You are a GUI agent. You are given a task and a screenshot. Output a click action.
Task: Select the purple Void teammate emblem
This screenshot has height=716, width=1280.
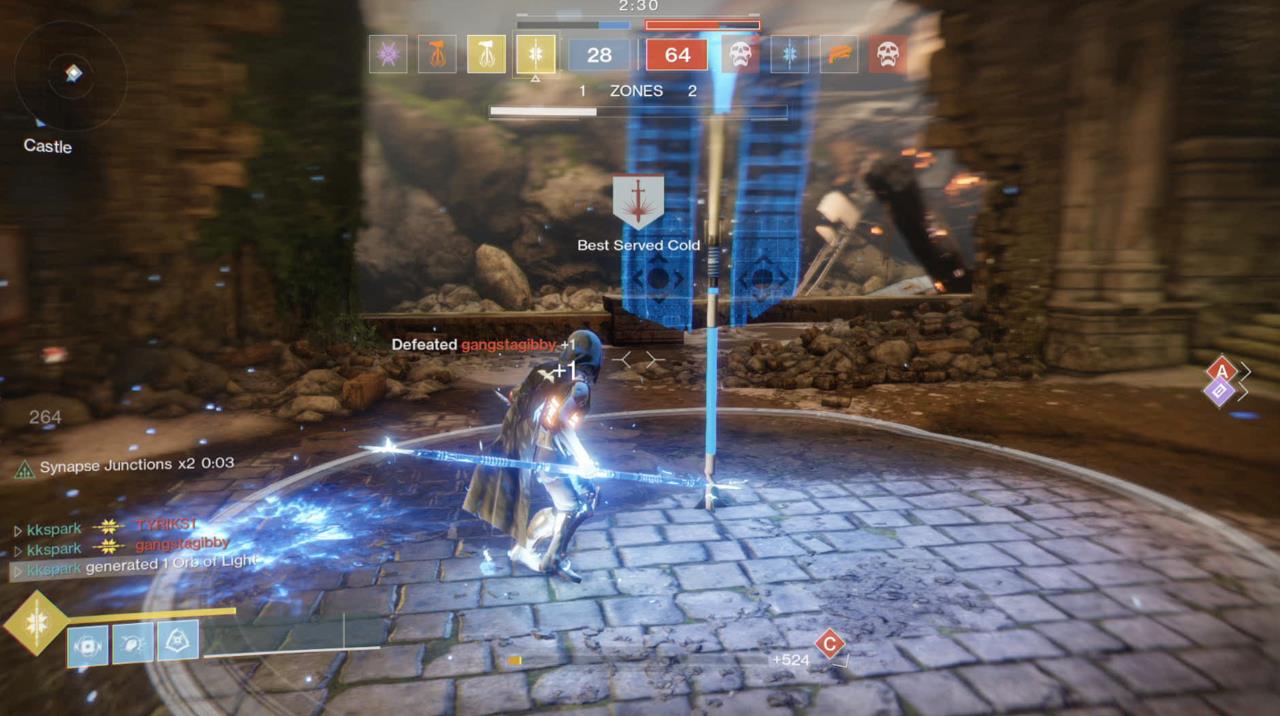(x=388, y=54)
